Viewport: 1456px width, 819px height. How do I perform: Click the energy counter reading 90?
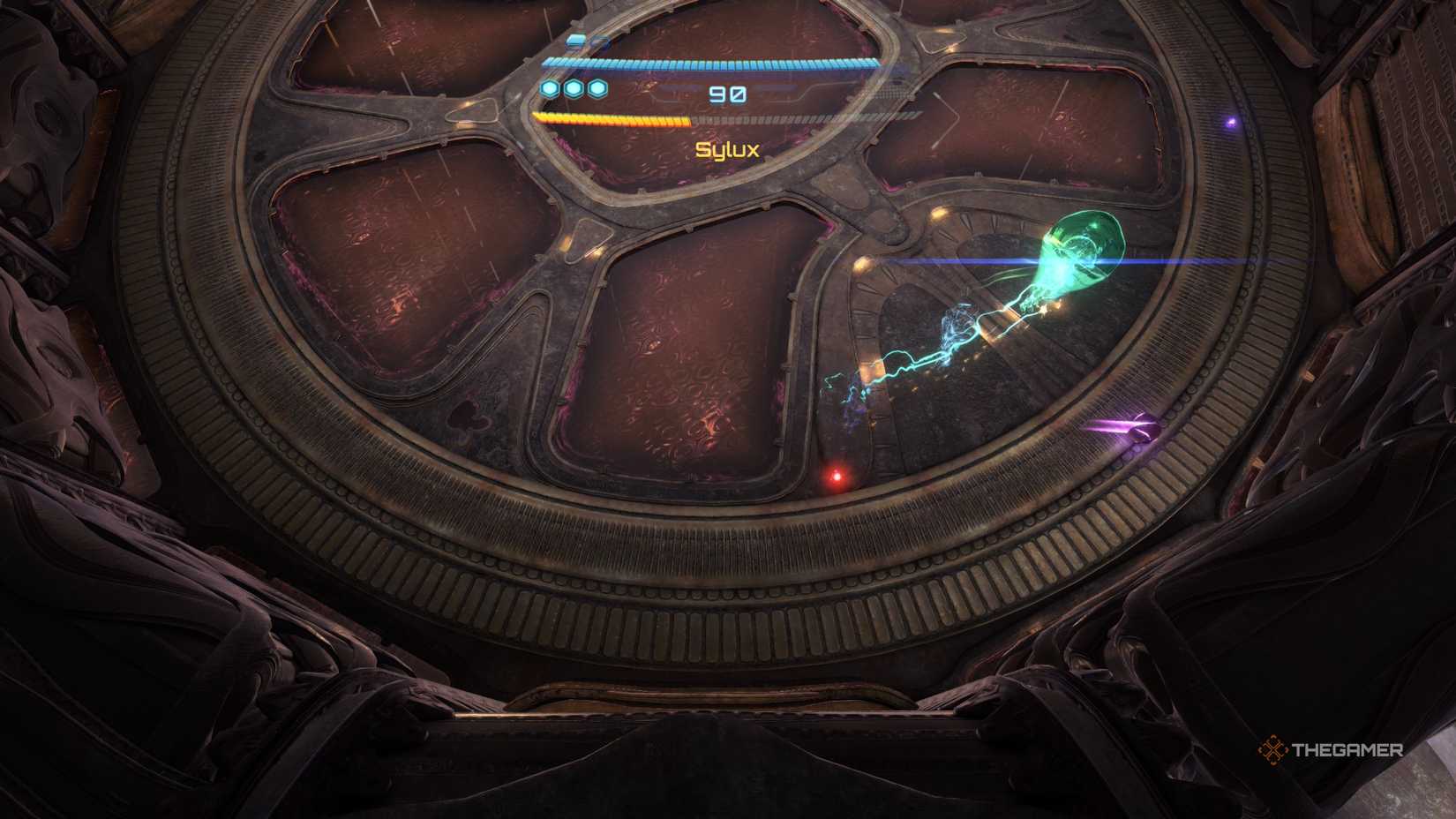click(725, 93)
